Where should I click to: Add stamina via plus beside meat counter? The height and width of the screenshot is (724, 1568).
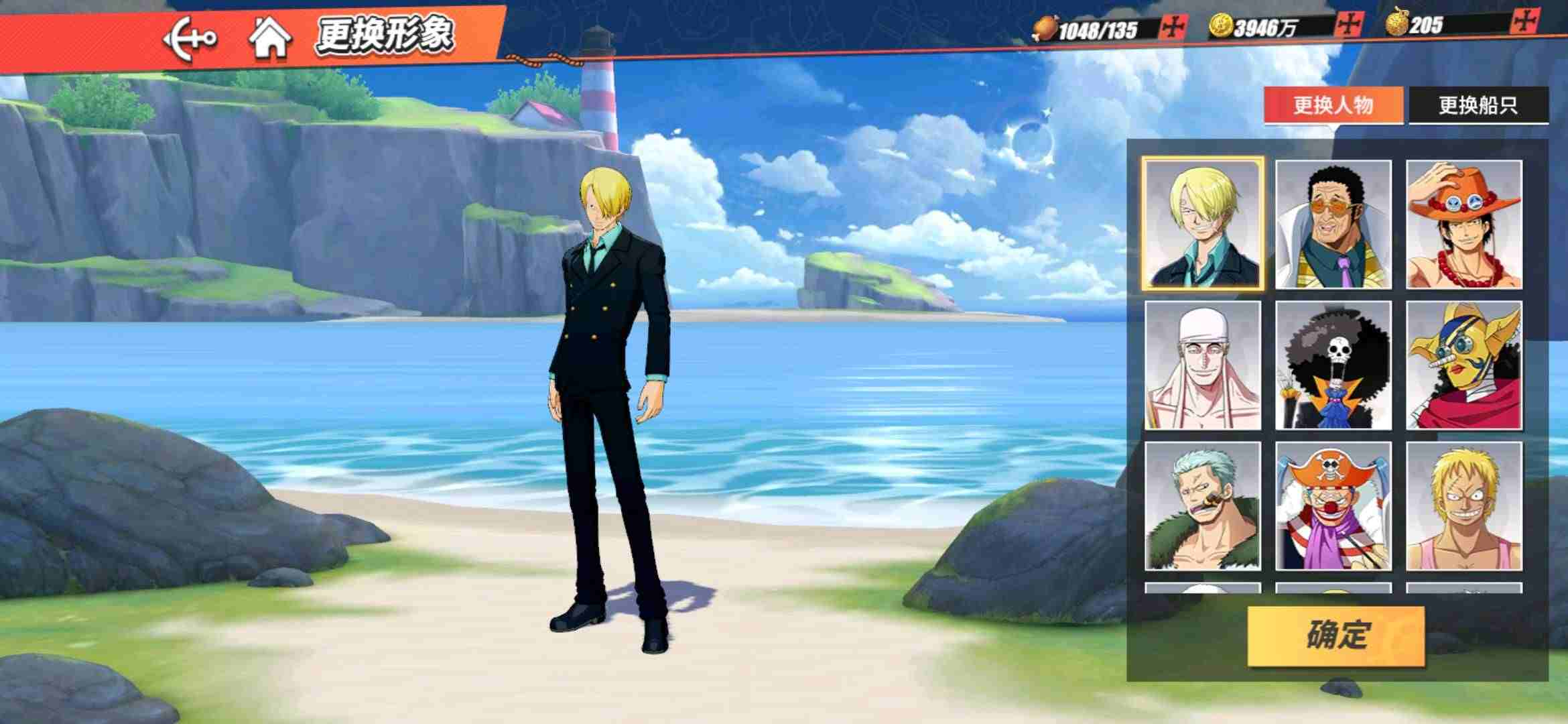tap(1173, 27)
